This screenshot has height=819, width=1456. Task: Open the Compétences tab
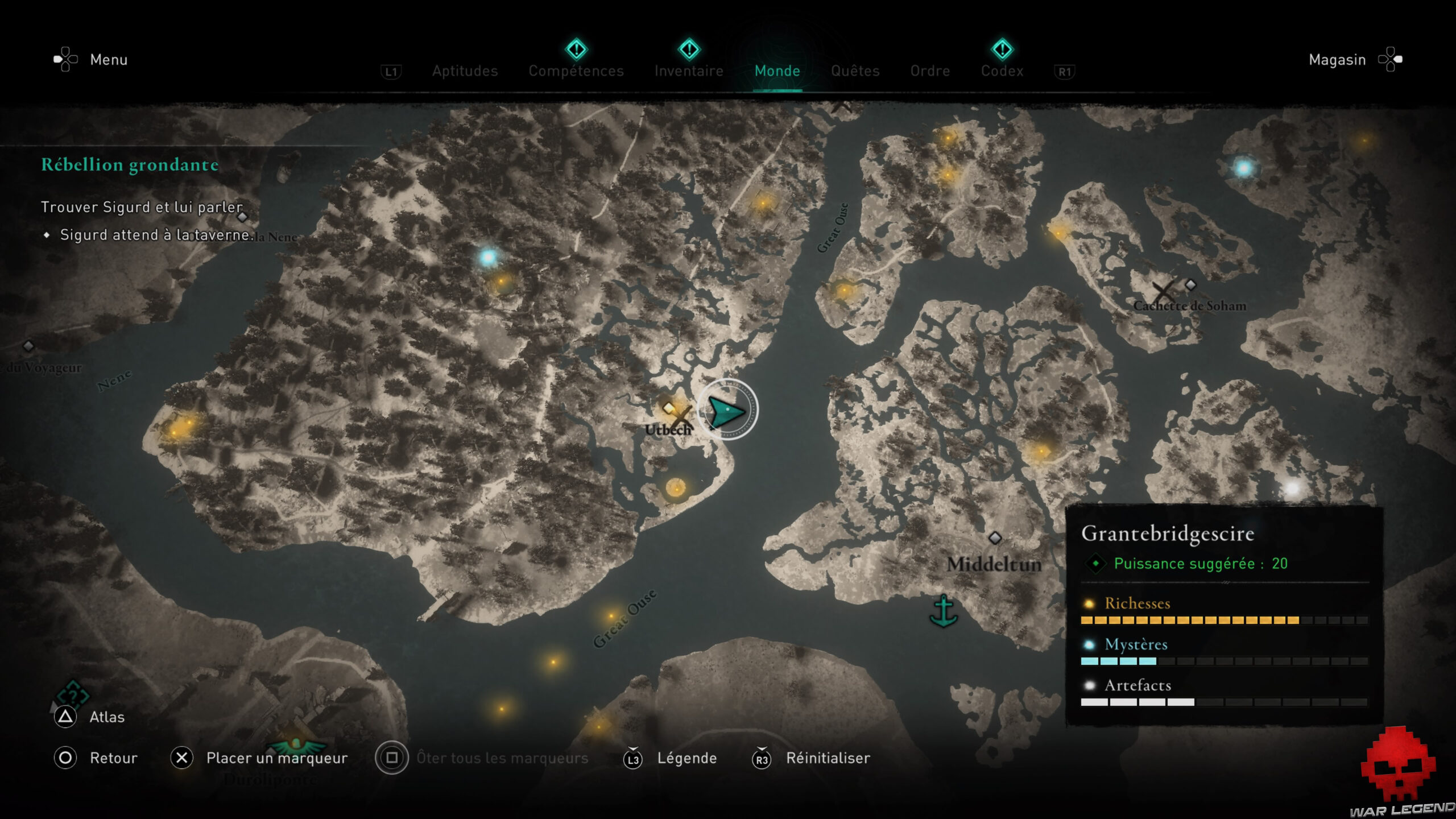click(576, 71)
